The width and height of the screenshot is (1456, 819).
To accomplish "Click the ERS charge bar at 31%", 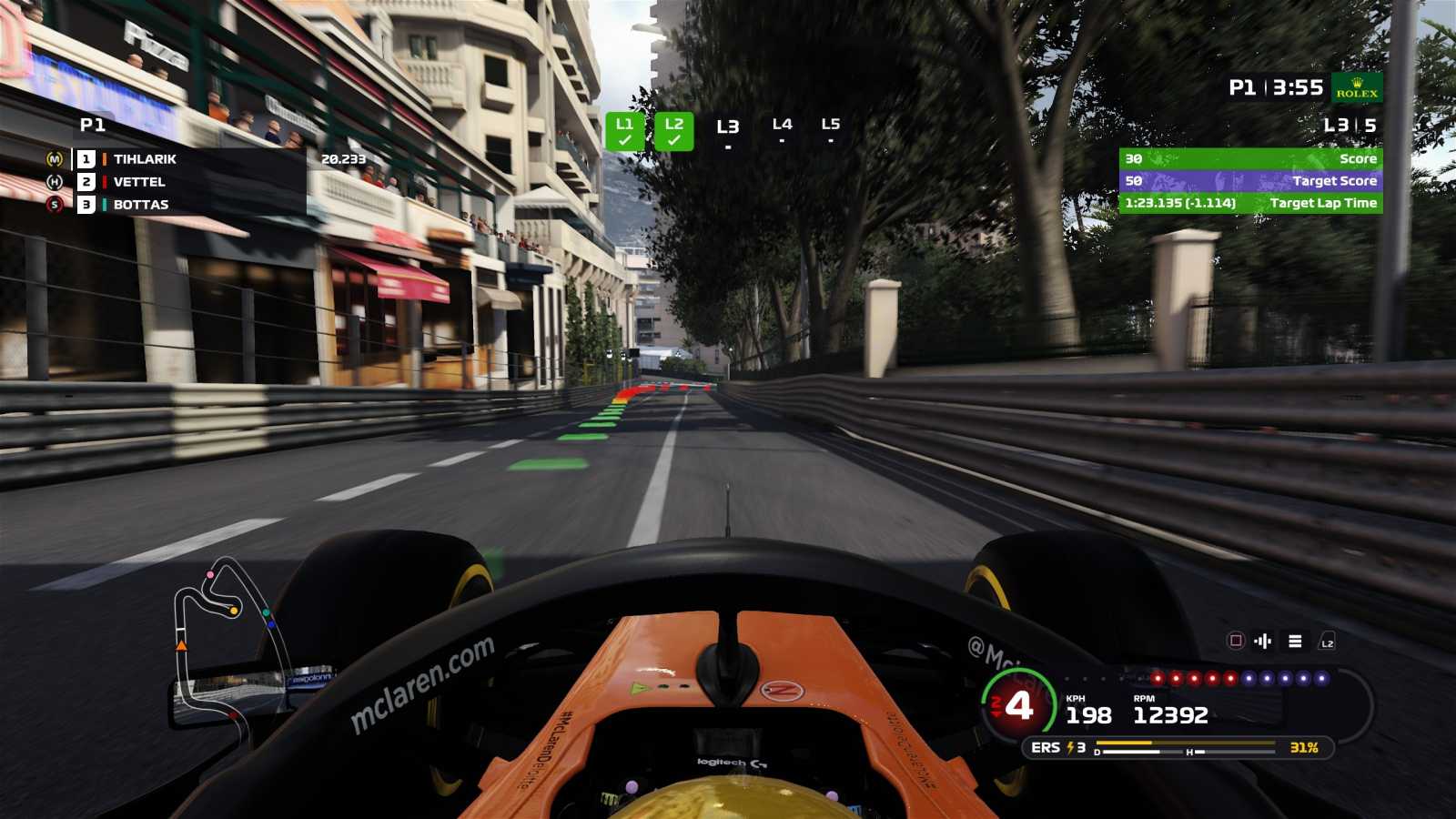I will click(x=1183, y=743).
